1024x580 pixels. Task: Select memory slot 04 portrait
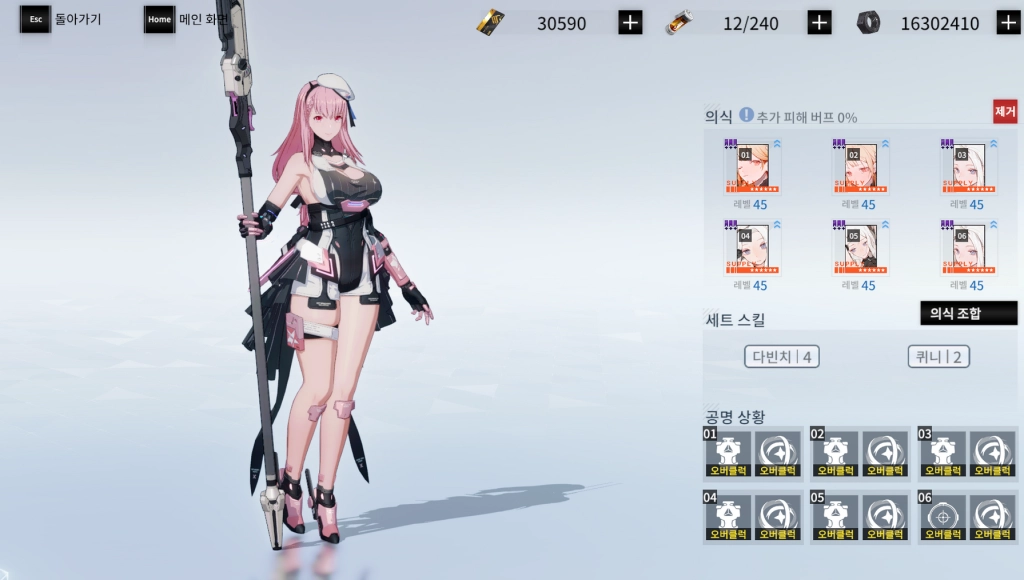752,249
